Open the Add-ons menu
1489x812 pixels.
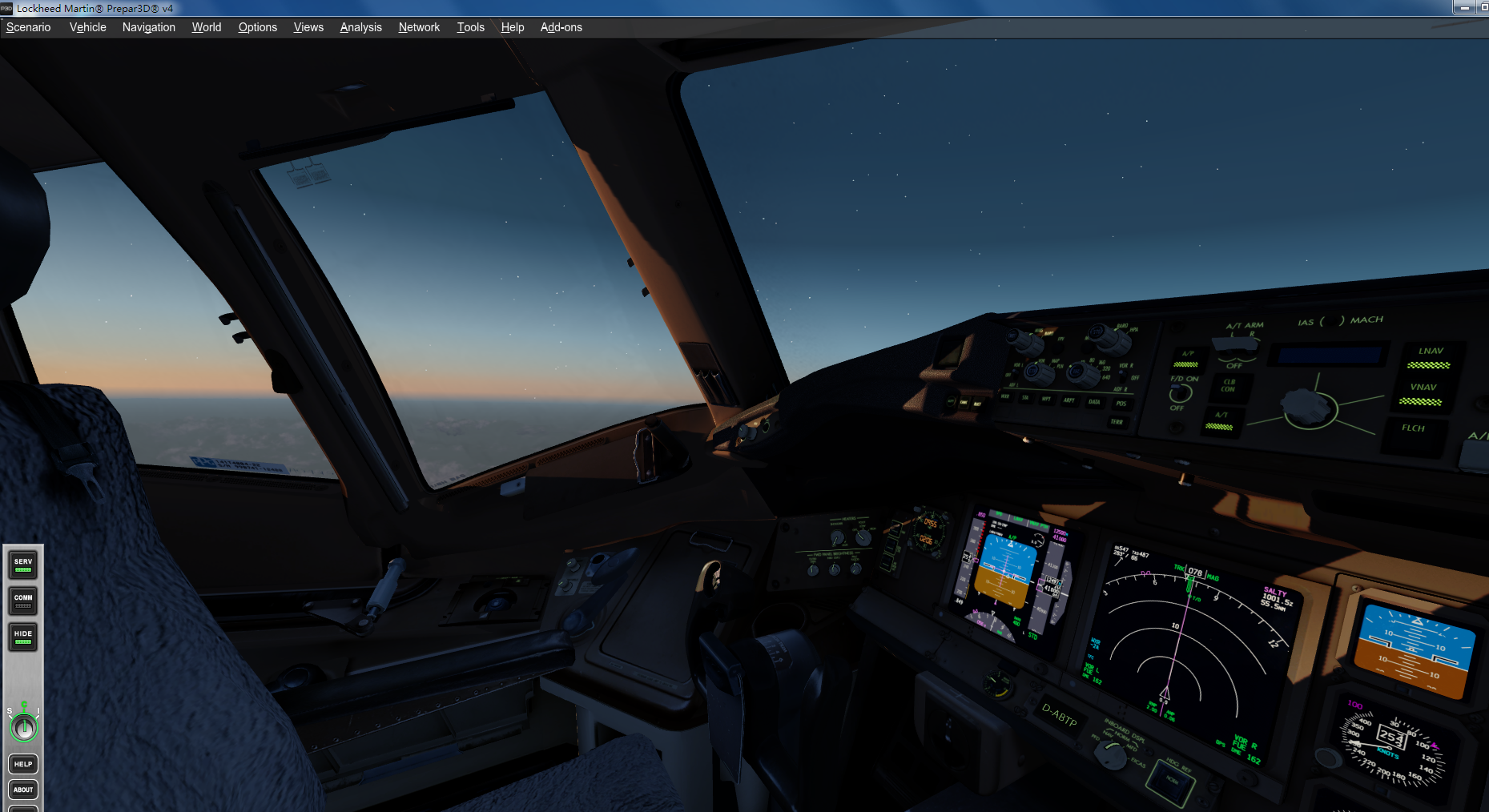(x=561, y=26)
